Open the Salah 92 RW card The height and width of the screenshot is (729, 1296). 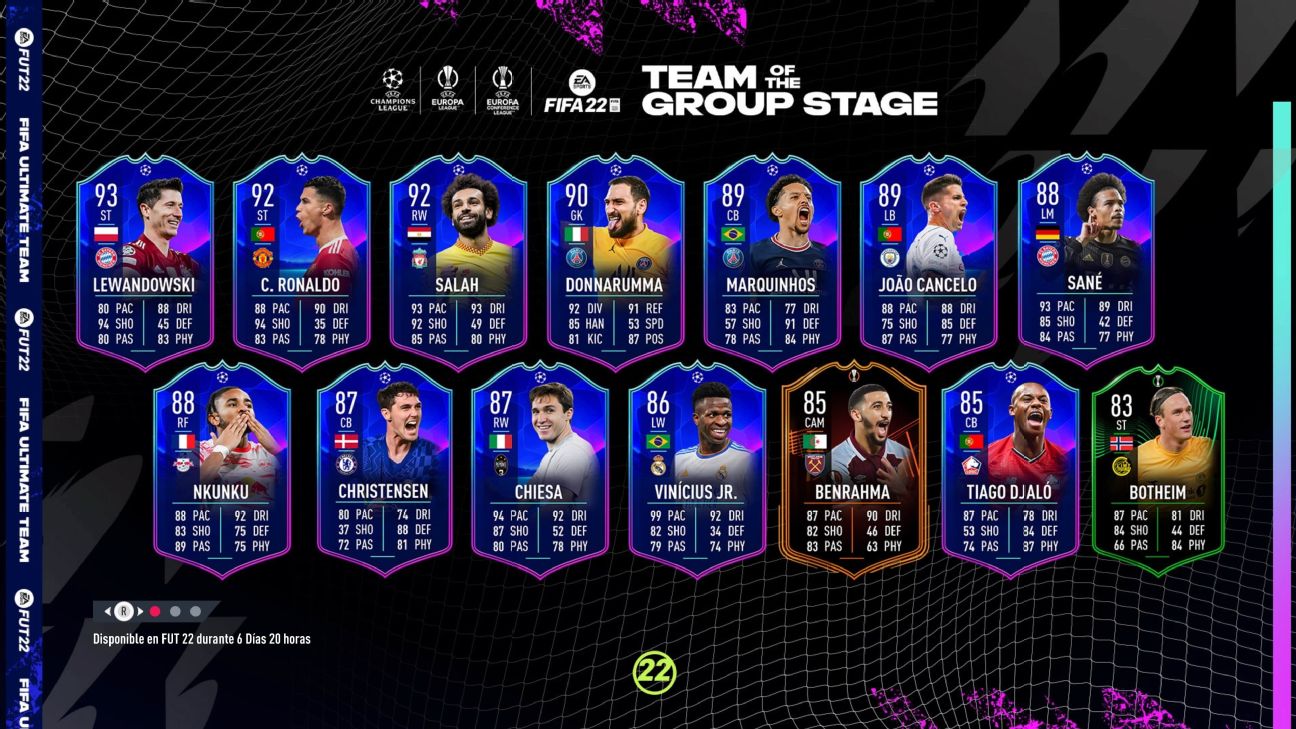(x=458, y=262)
